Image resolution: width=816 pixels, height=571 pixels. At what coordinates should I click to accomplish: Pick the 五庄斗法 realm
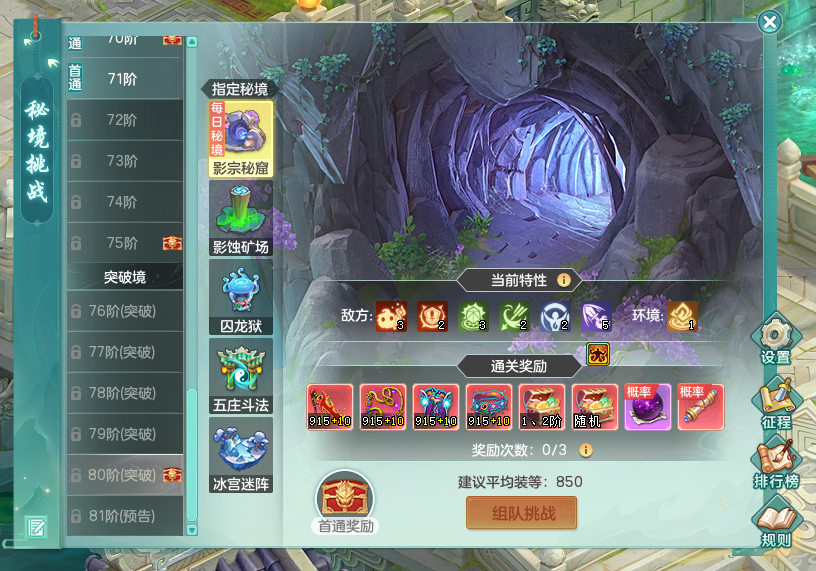(240, 375)
